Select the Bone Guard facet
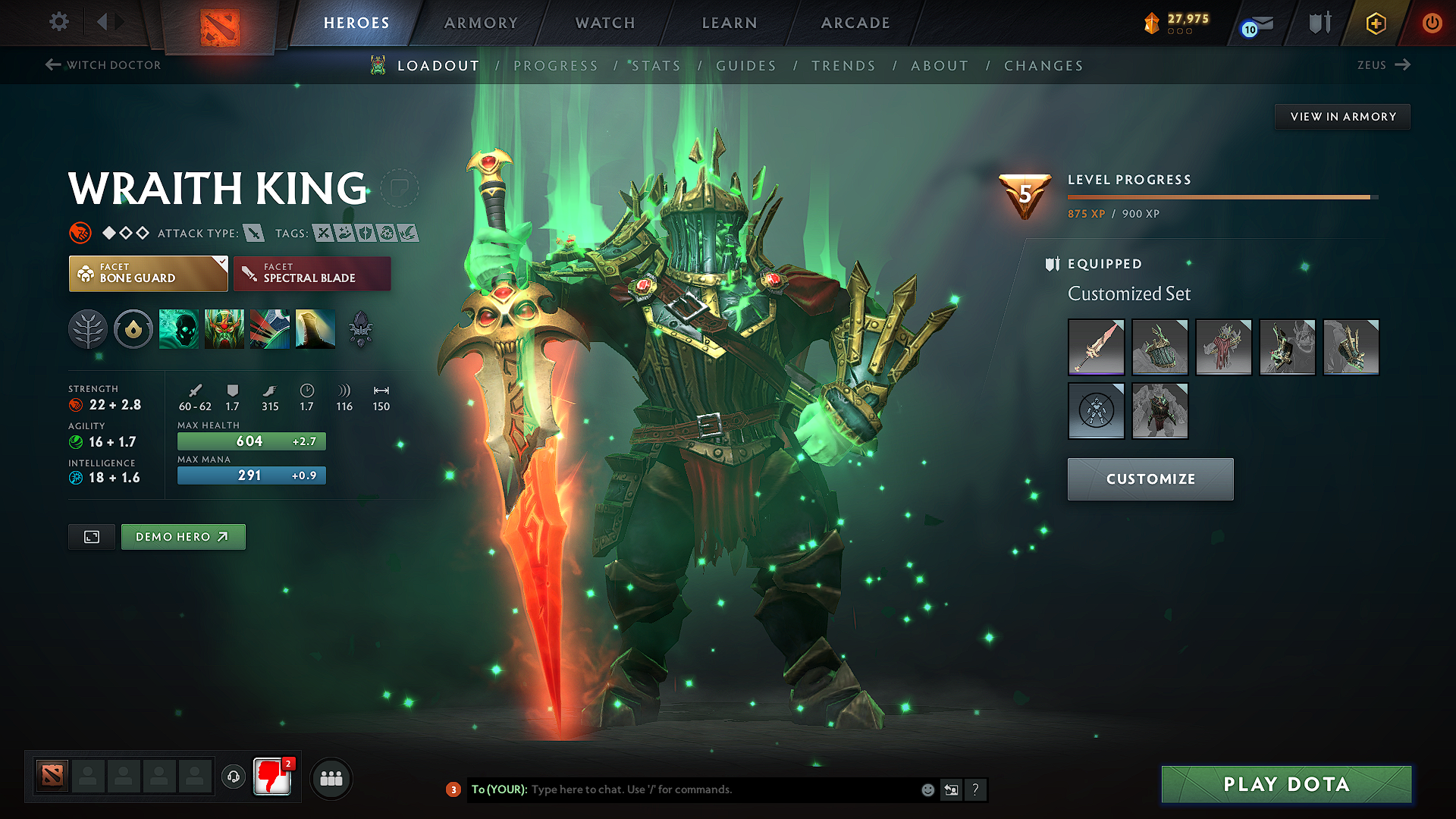The height and width of the screenshot is (819, 1456). [x=147, y=273]
